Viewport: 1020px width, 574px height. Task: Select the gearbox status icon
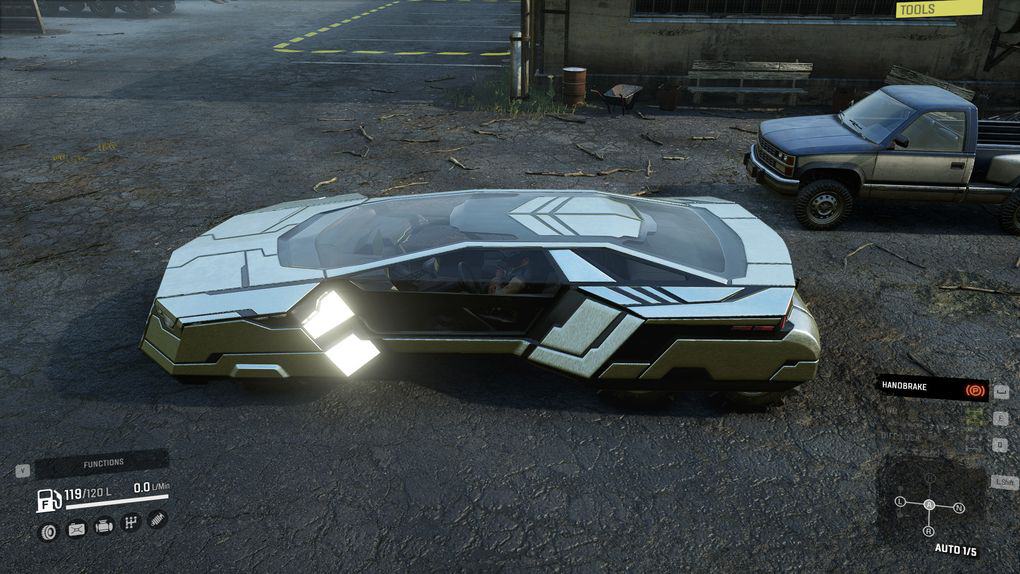coord(130,523)
